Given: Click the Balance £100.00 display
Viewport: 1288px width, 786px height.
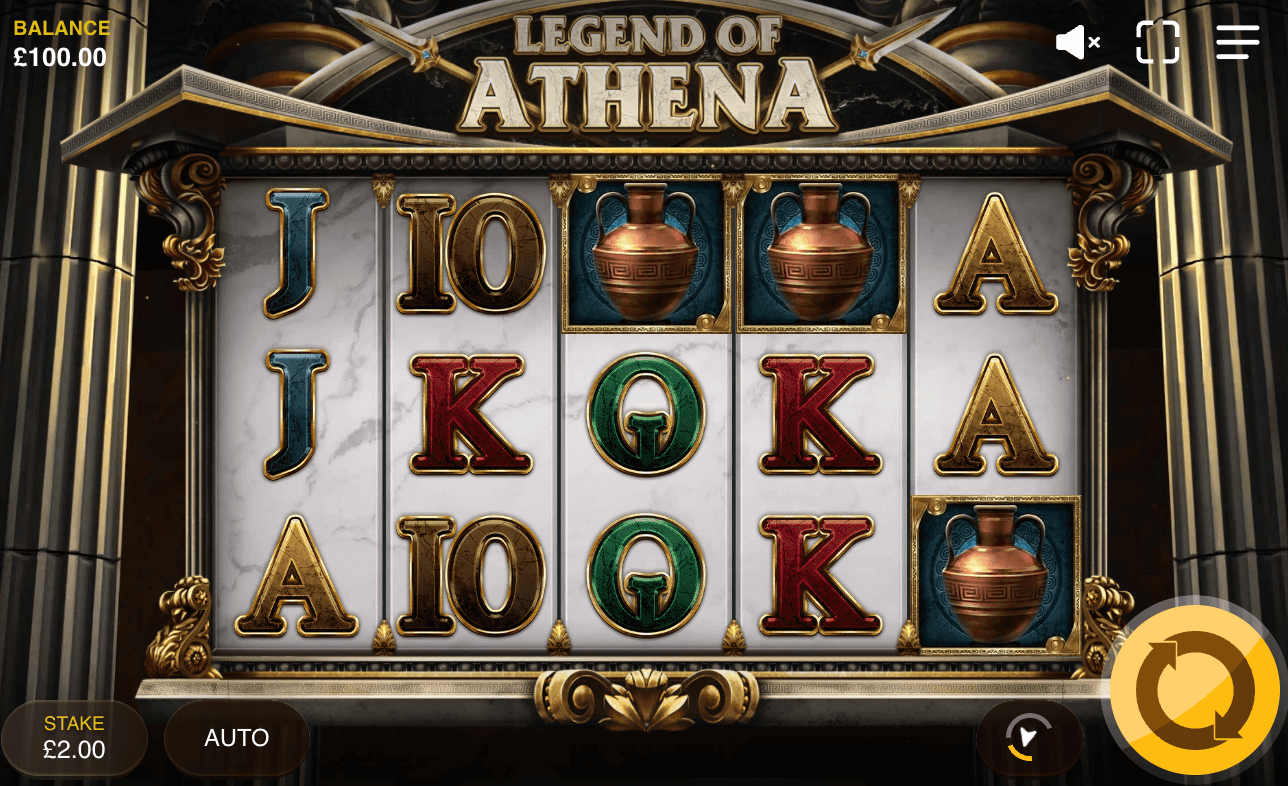Looking at the screenshot, I should tap(61, 43).
